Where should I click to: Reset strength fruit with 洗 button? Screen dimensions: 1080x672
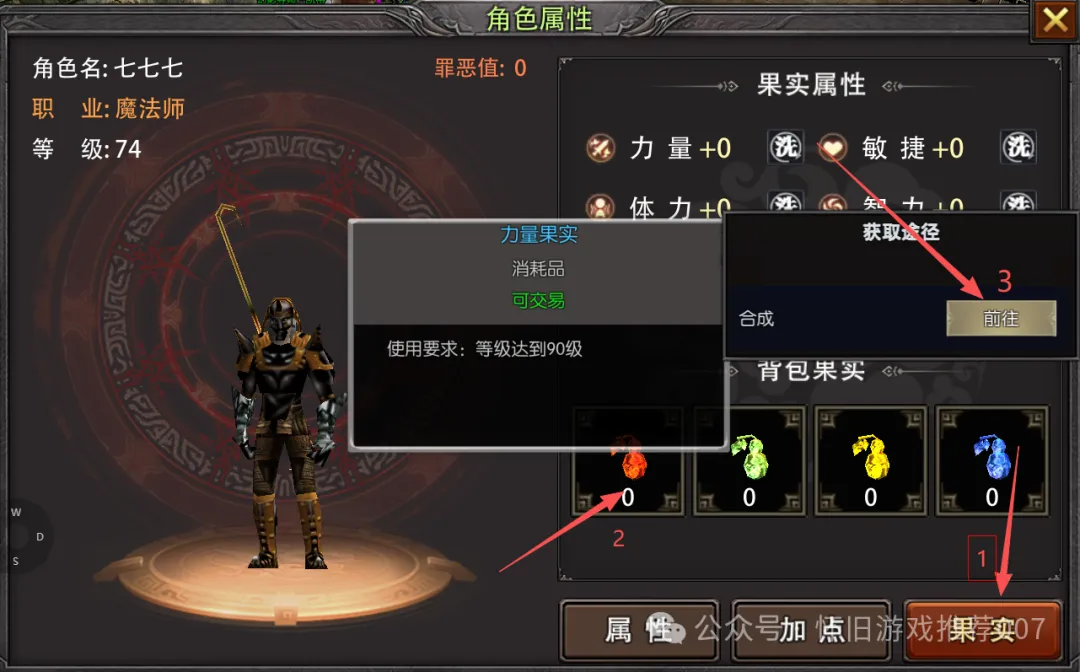tap(786, 148)
